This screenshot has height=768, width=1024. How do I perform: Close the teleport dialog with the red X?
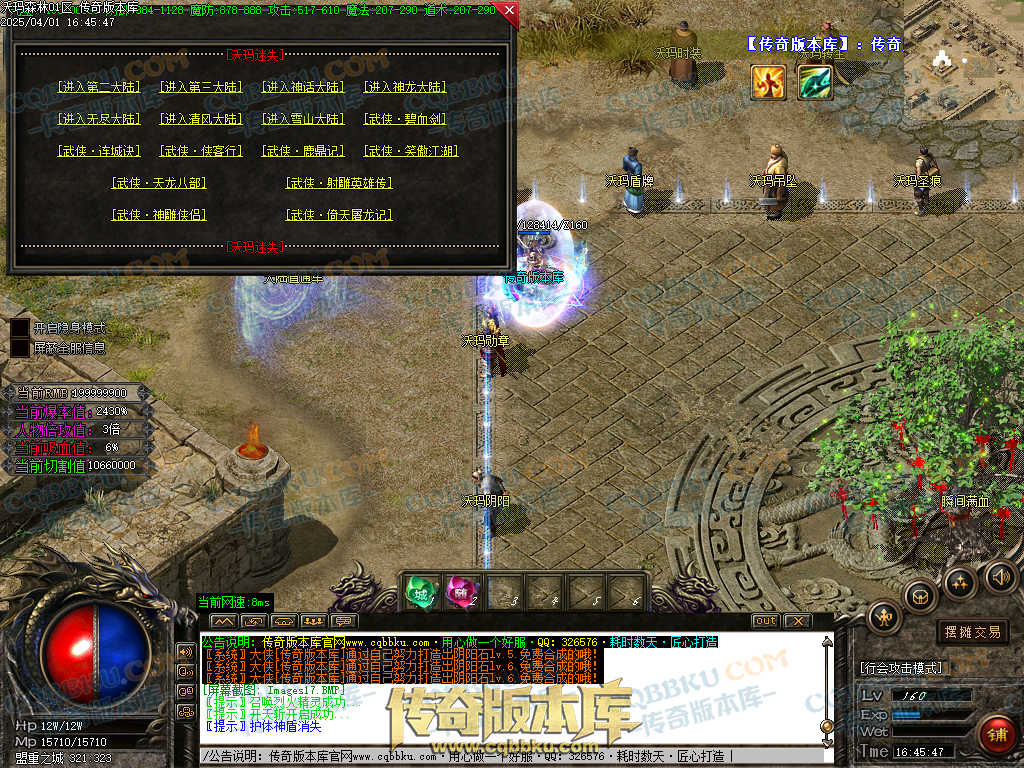point(508,12)
